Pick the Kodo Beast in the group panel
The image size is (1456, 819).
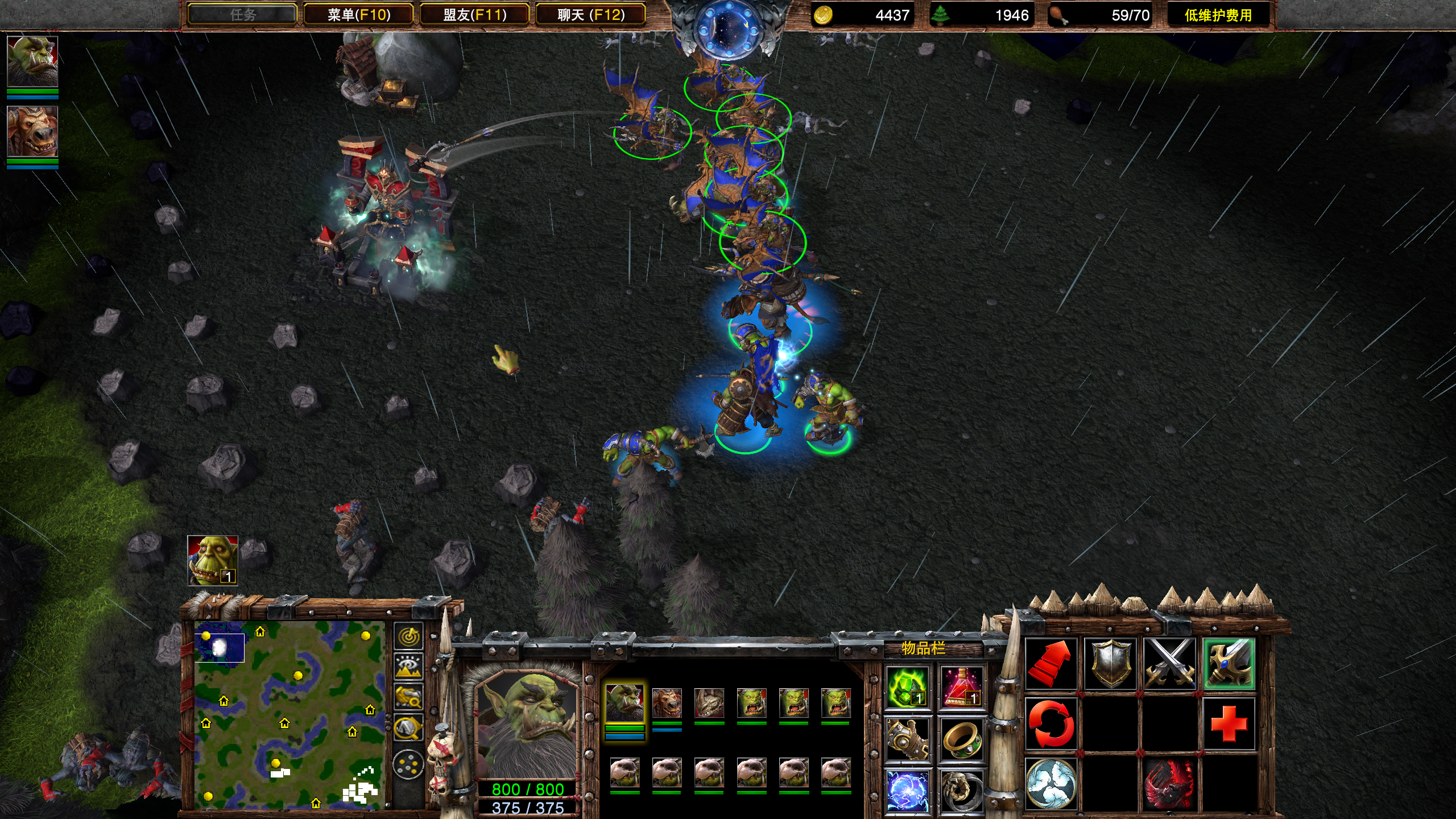[709, 704]
